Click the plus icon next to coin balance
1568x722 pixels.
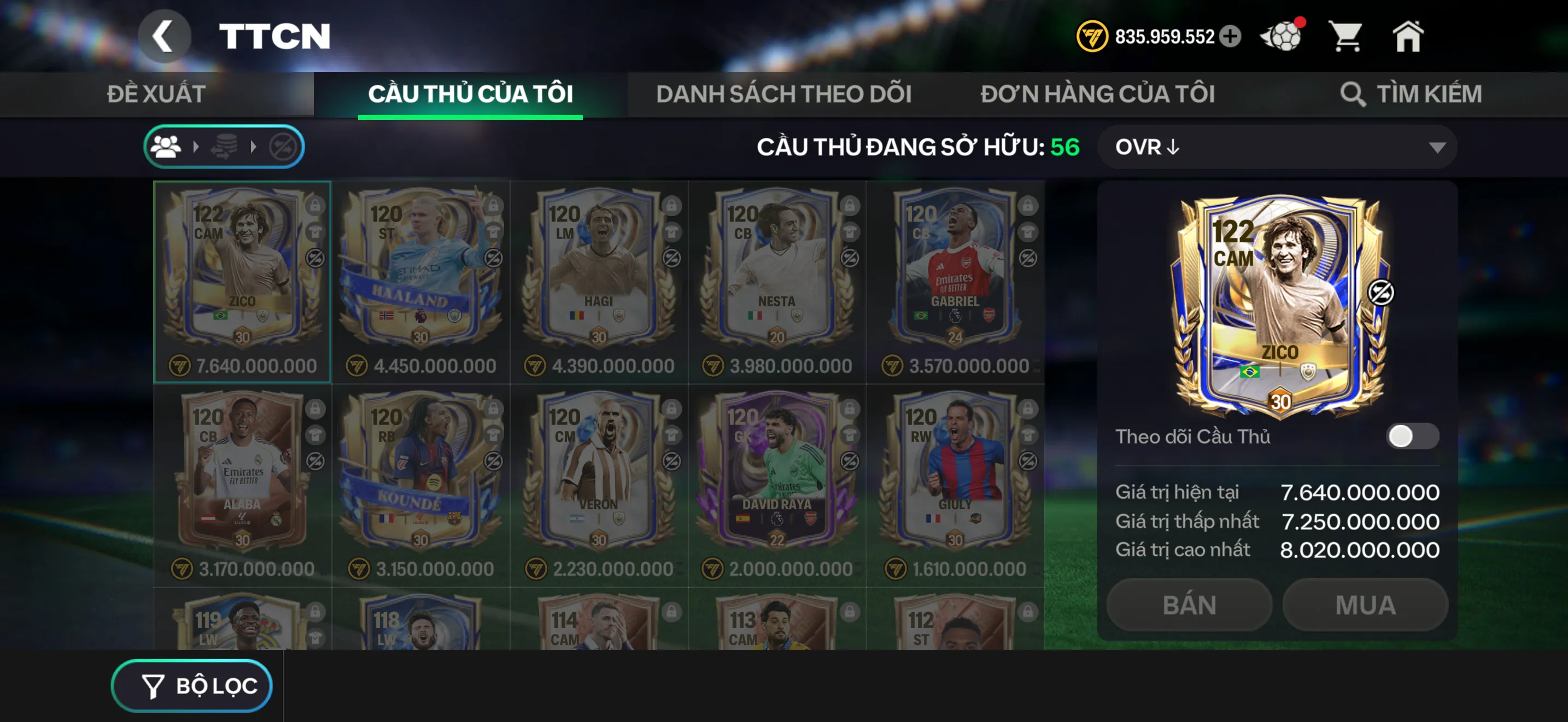1231,38
